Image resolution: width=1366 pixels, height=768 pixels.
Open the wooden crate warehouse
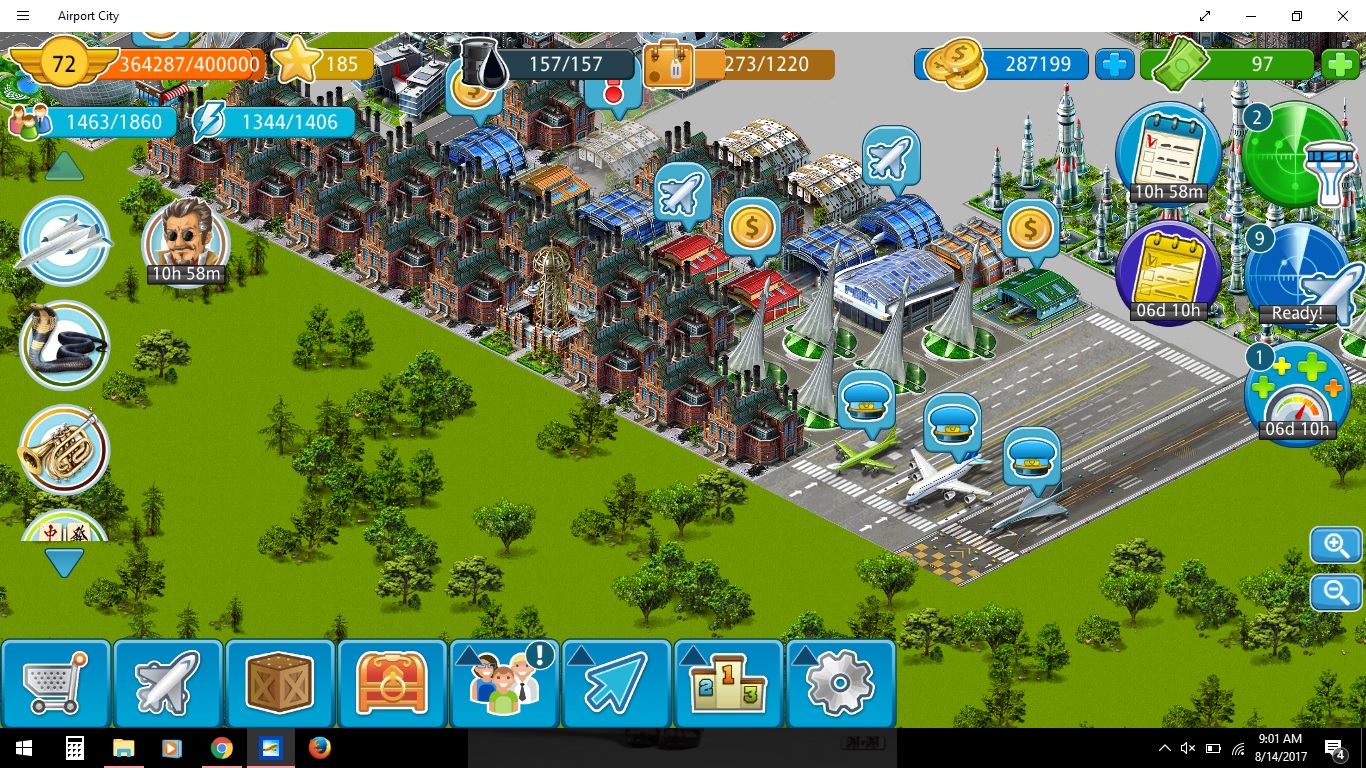(x=280, y=683)
